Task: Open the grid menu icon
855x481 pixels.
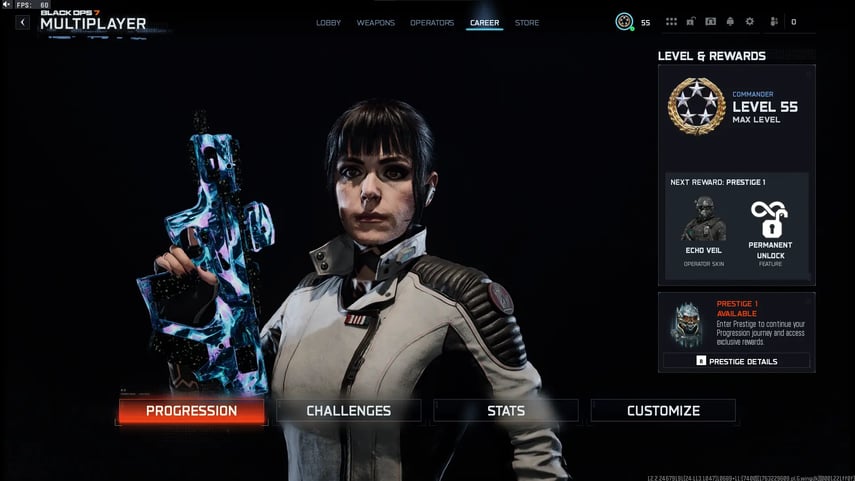Action: point(671,21)
